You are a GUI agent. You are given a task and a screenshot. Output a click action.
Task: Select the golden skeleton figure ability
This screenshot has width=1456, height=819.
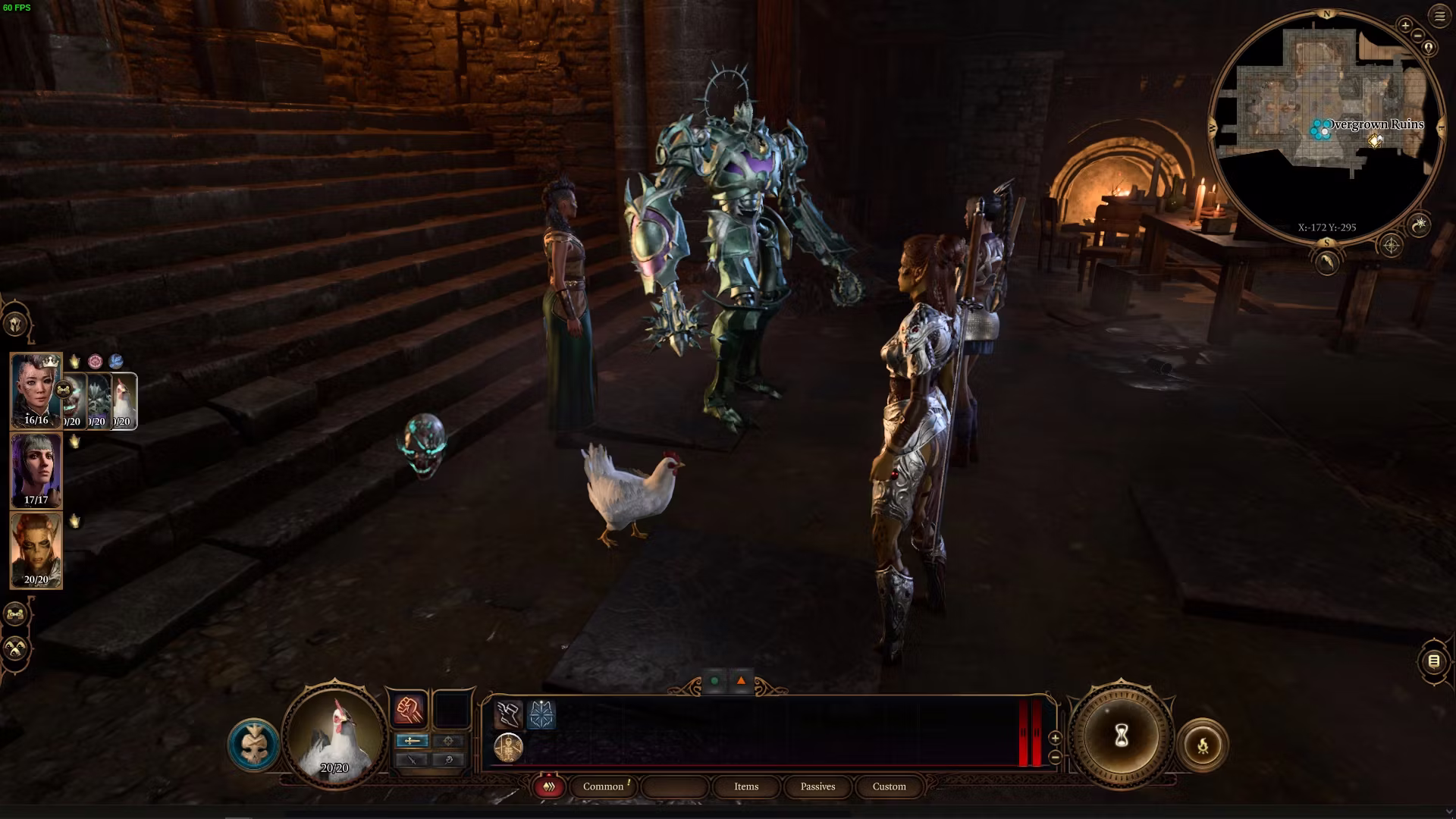508,748
